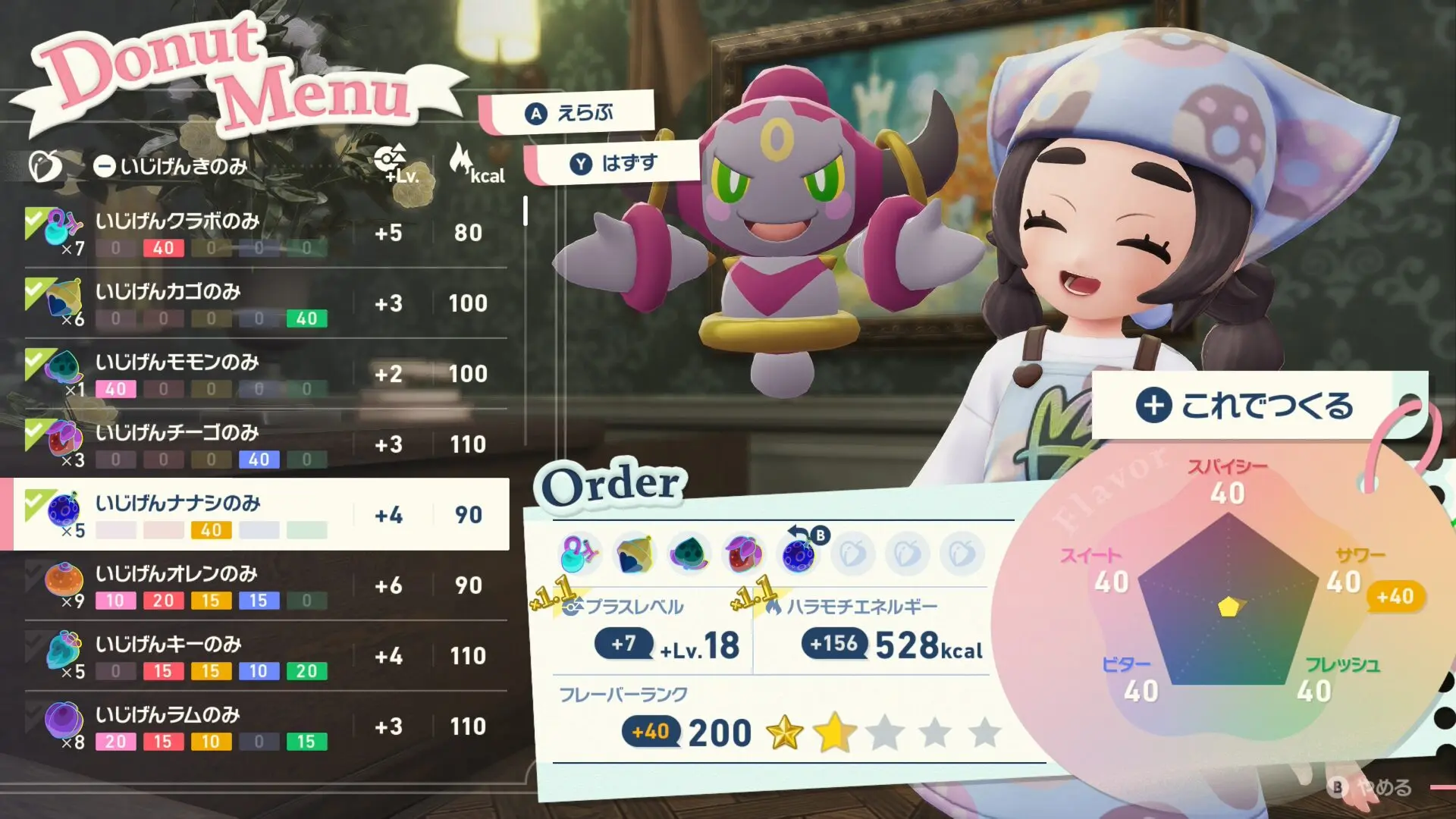Viewport: 1456px width, 819px height.
Task: Click the やめる quit button
Action: [x=1373, y=787]
